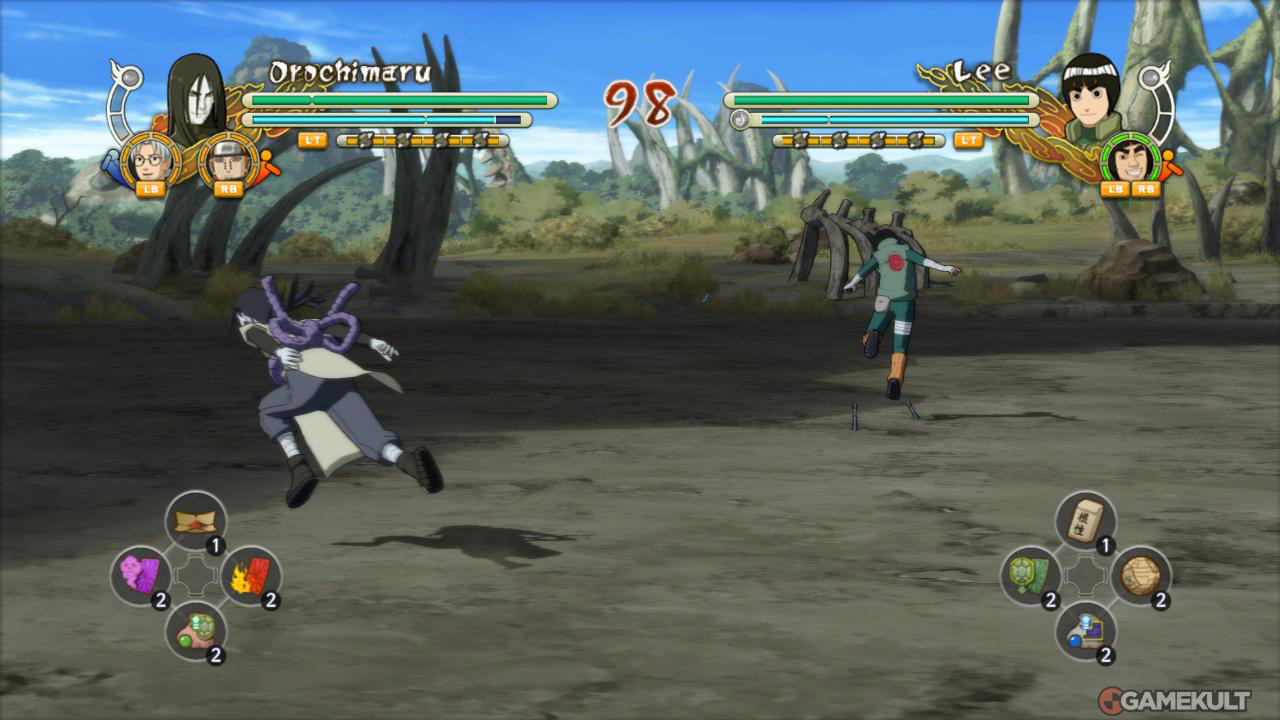Click Orochimaru's green health bar
The height and width of the screenshot is (720, 1280).
click(x=400, y=101)
